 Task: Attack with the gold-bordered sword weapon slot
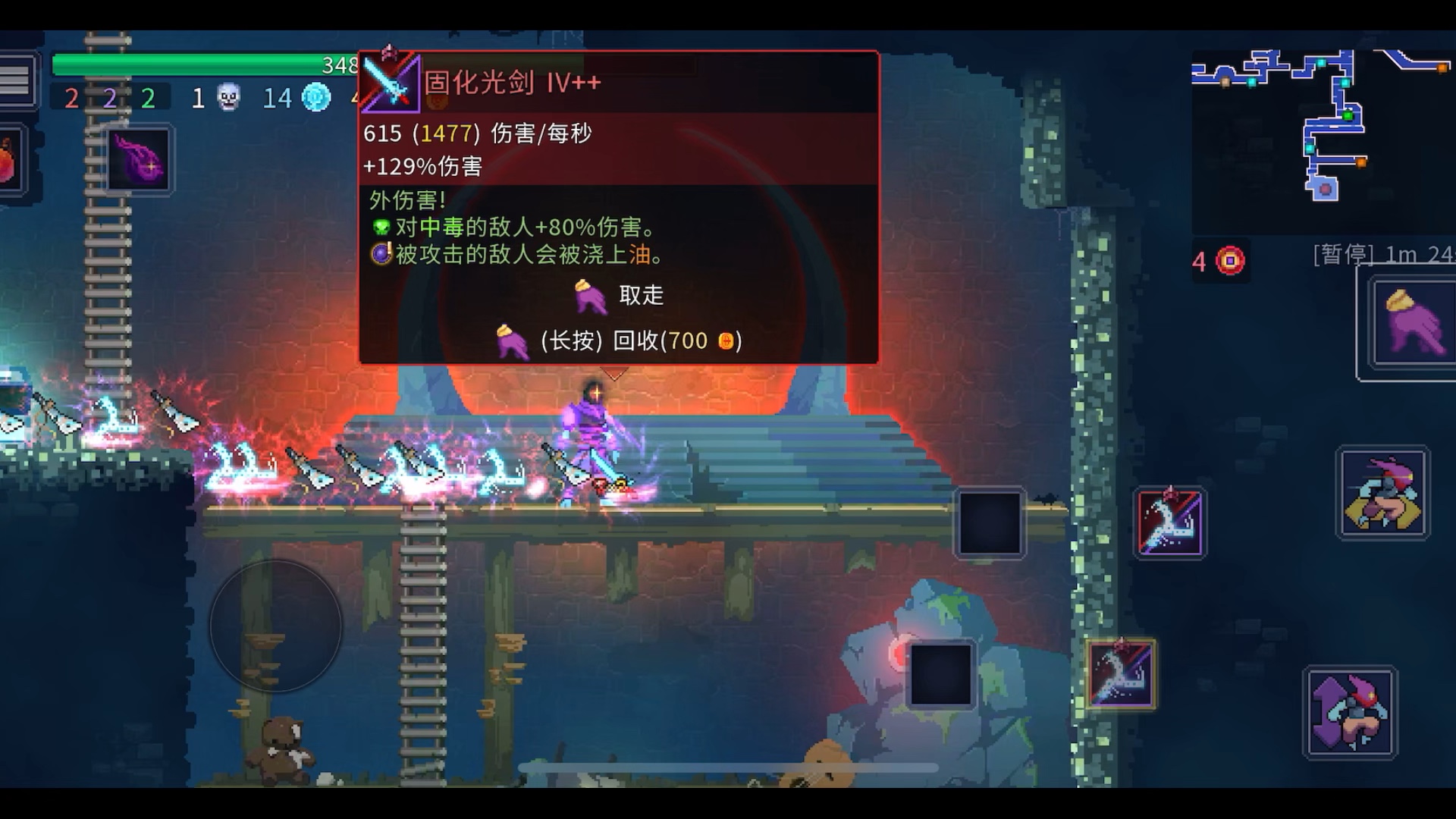click(1121, 674)
